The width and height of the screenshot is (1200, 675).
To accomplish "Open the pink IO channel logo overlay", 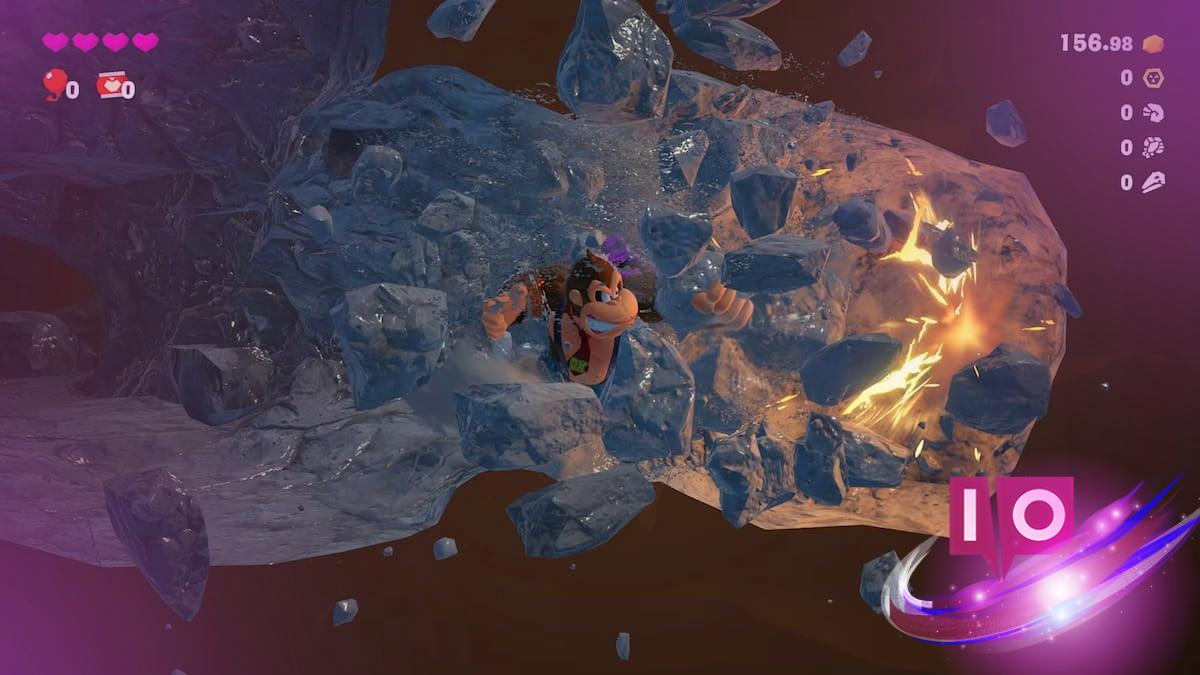I will click(x=1011, y=515).
